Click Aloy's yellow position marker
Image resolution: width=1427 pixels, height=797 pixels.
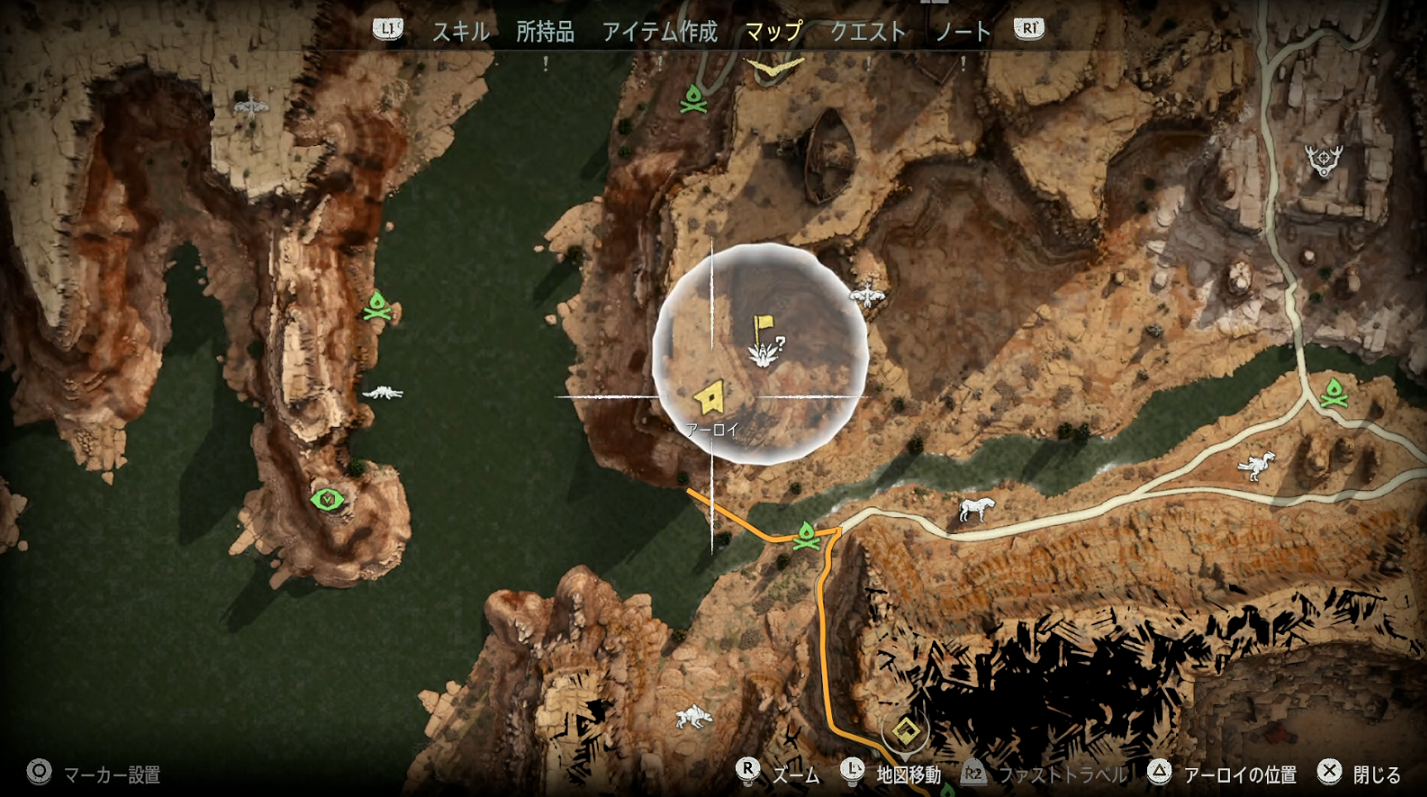click(710, 398)
